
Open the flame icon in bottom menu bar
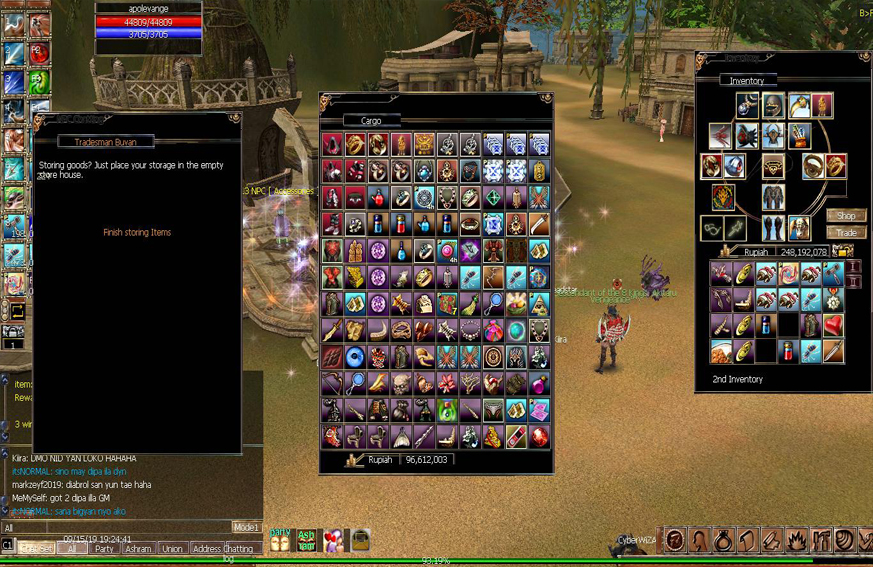tap(796, 541)
